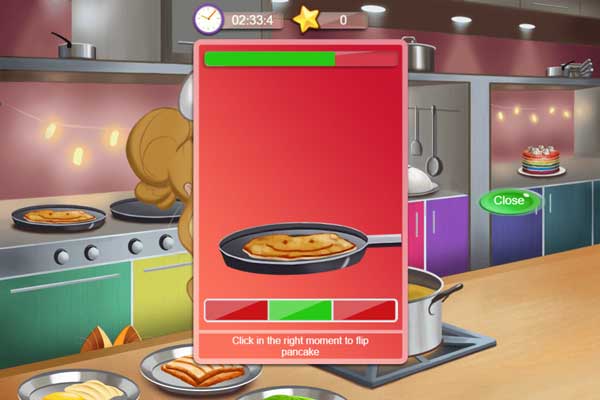600x400 pixels.
Task: Hit the green zone on timing bar
Action: click(300, 310)
